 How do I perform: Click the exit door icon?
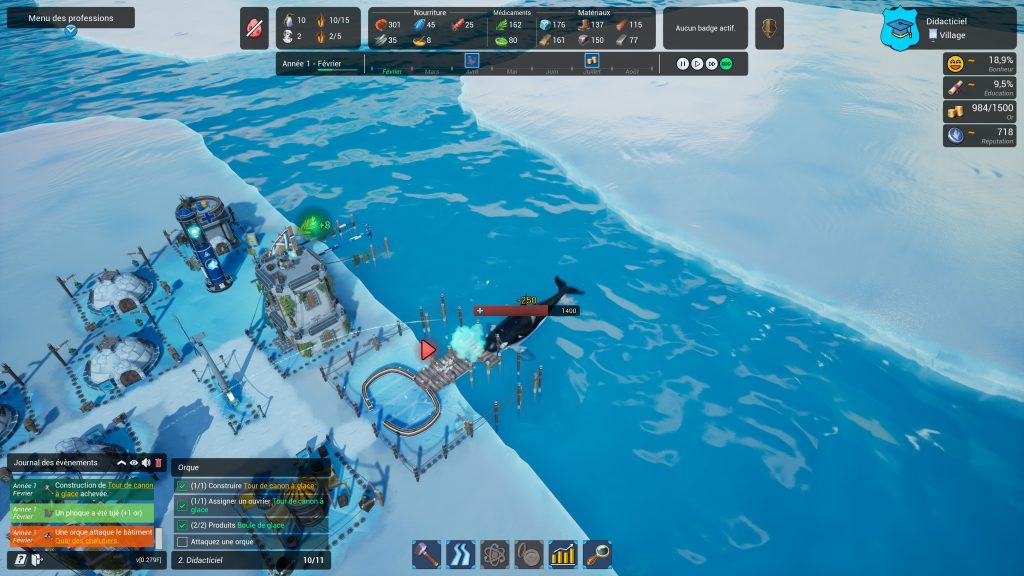[x=37, y=560]
